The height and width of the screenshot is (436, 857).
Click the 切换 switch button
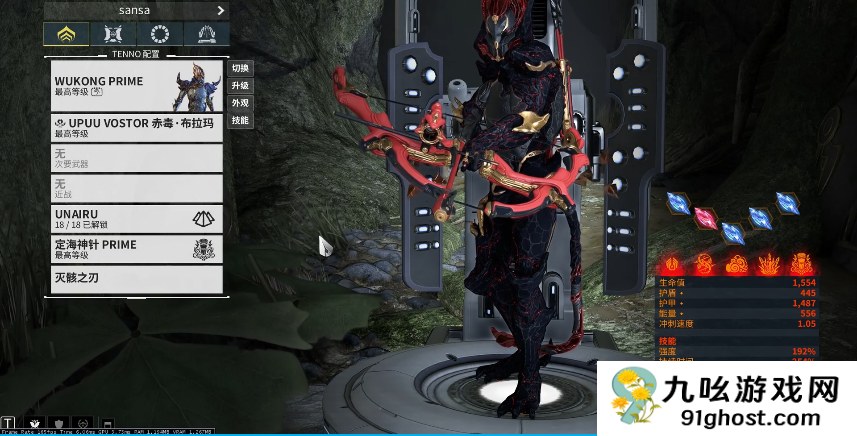240,68
